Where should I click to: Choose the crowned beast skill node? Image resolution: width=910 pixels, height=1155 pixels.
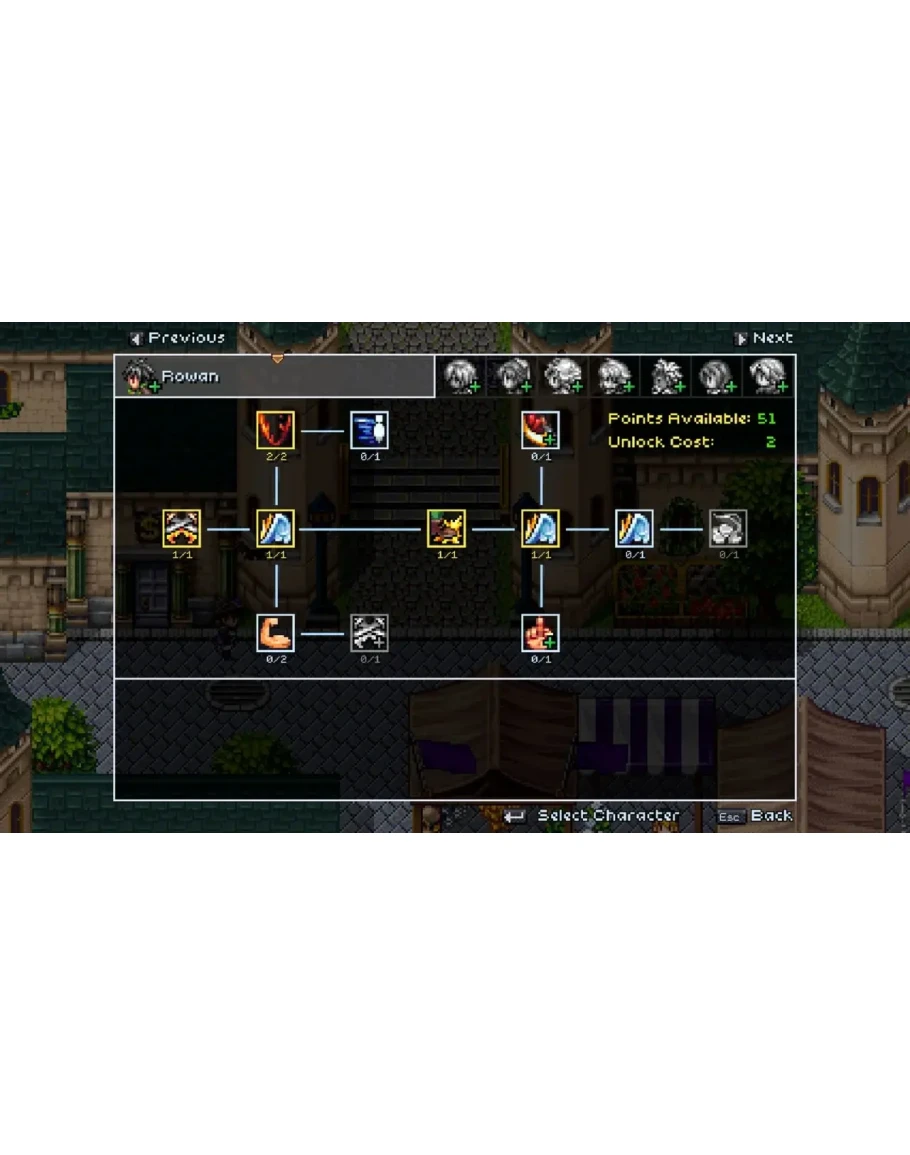click(446, 528)
